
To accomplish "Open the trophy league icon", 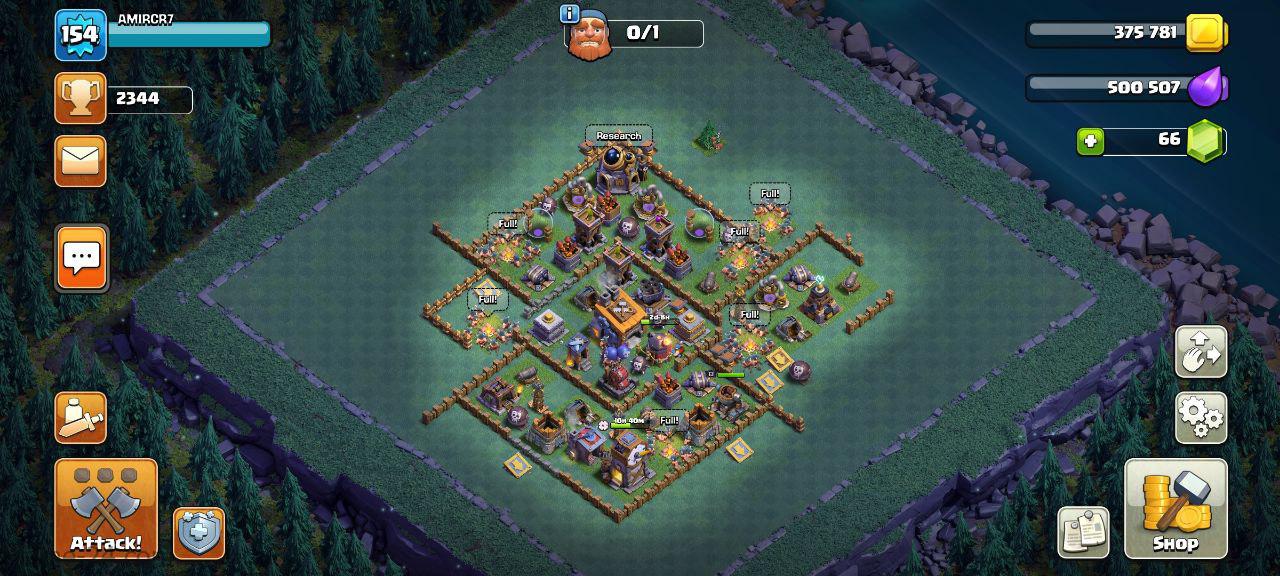I will tap(80, 98).
